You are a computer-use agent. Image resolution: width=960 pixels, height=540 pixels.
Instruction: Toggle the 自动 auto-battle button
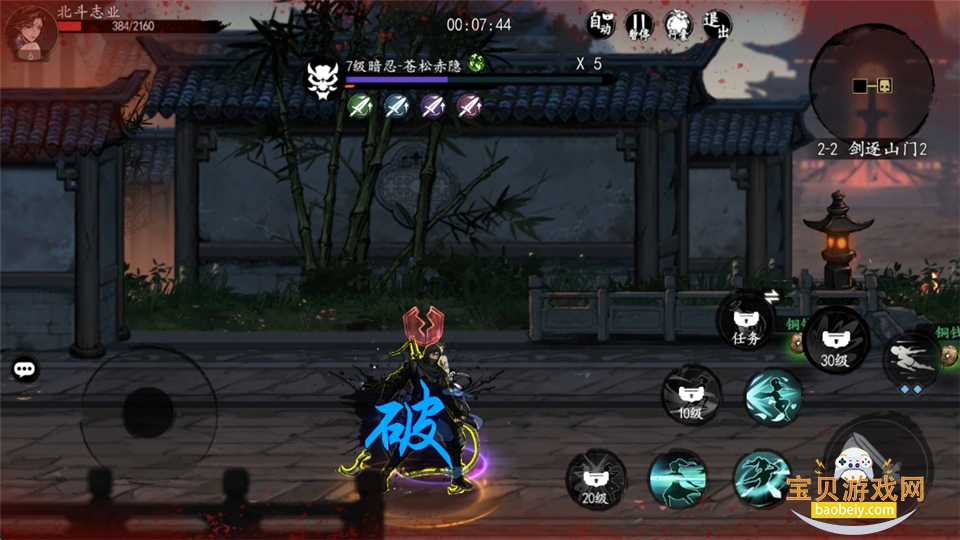[x=600, y=25]
